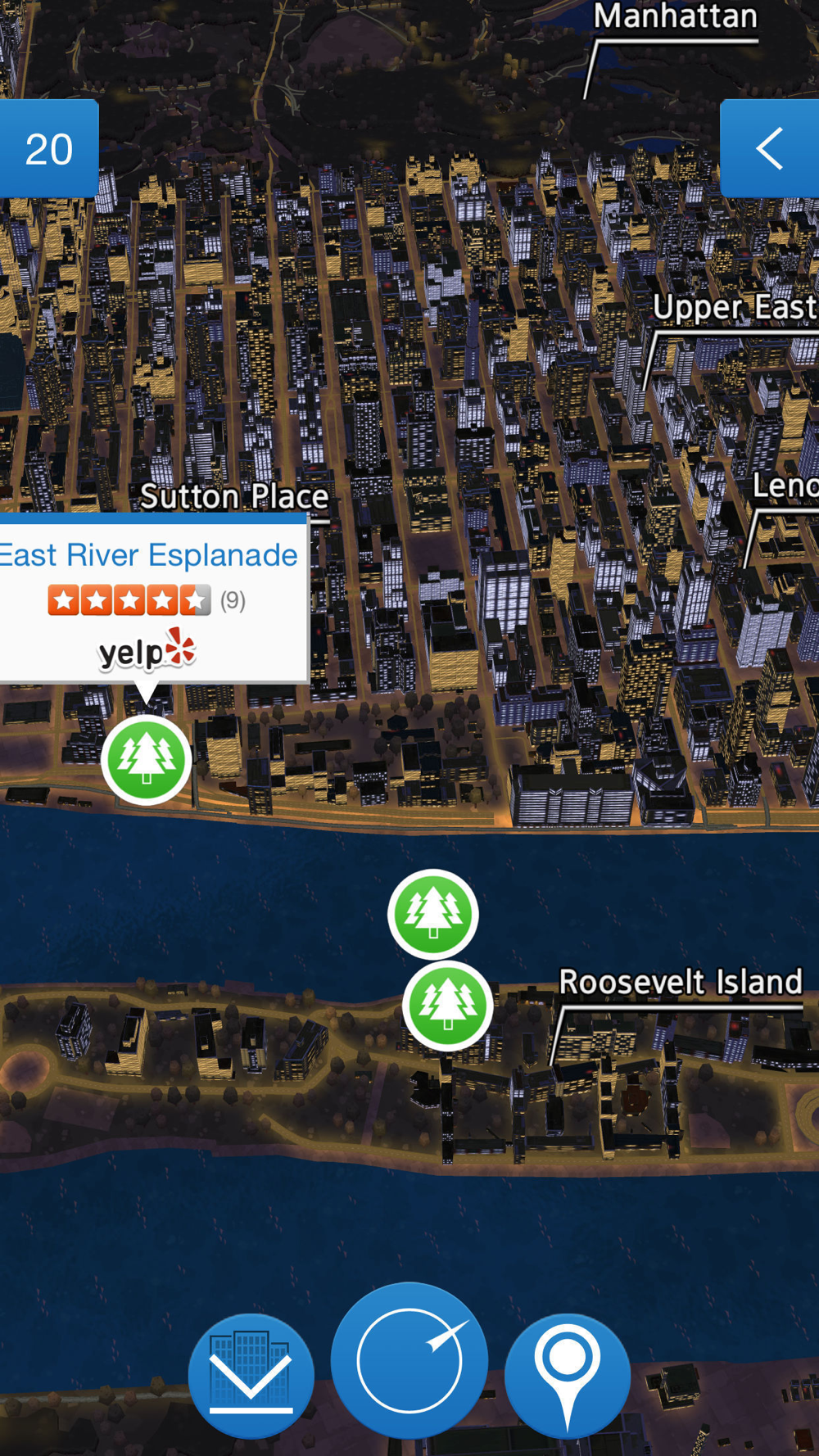
Task: Activate the round compass button
Action: [x=409, y=1361]
